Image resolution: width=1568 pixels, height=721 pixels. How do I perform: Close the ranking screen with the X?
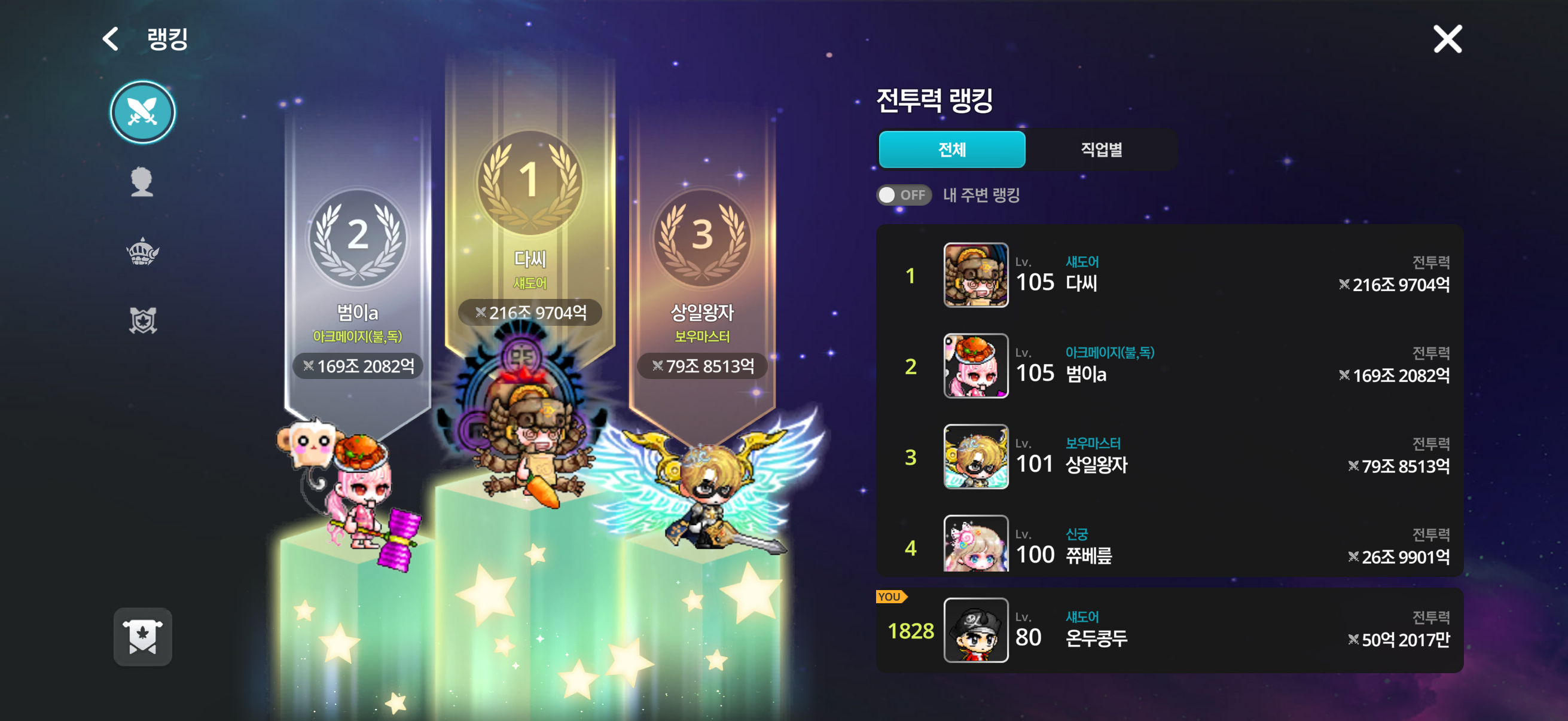point(1447,38)
